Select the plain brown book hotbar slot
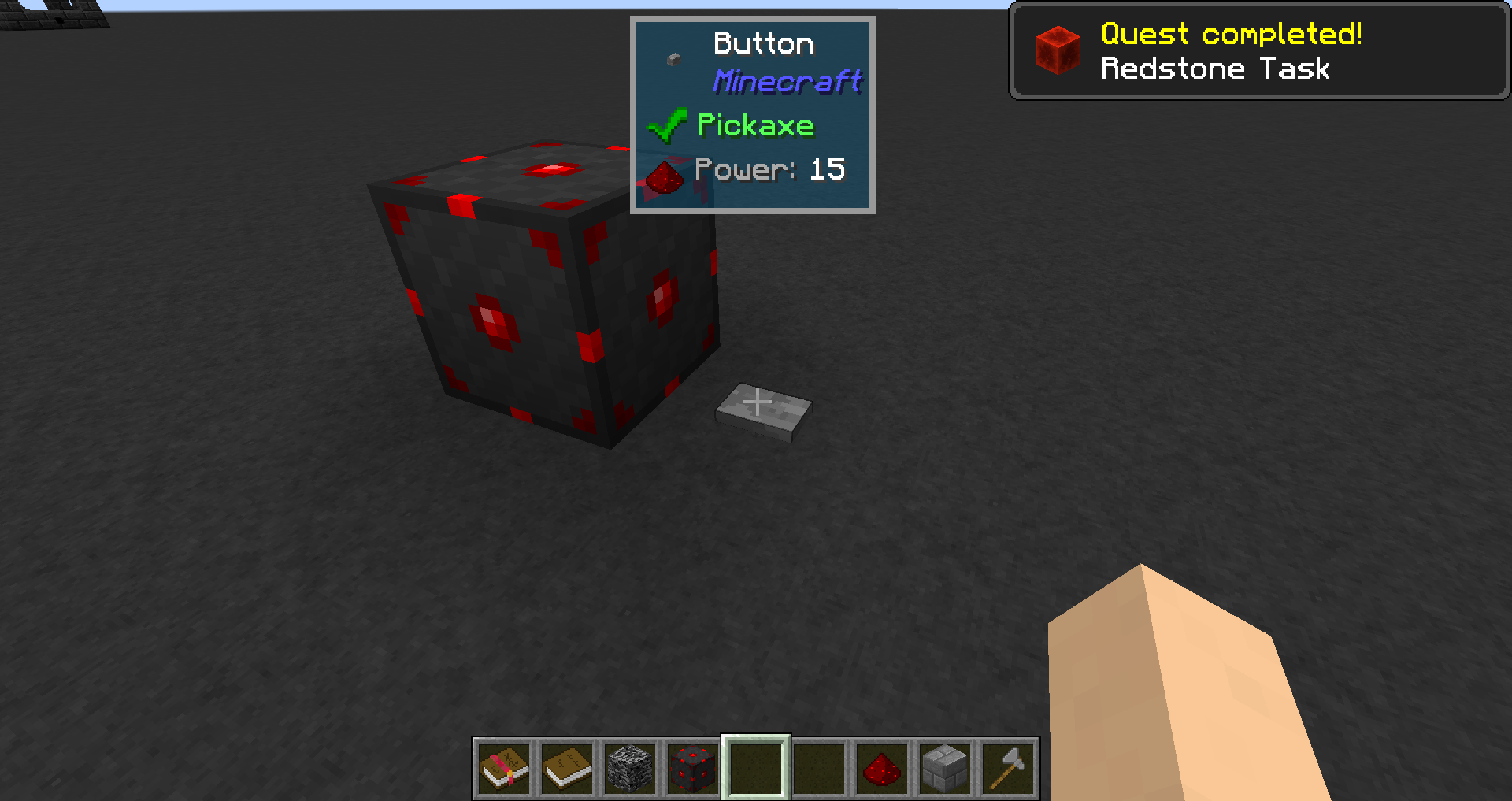 click(567, 768)
